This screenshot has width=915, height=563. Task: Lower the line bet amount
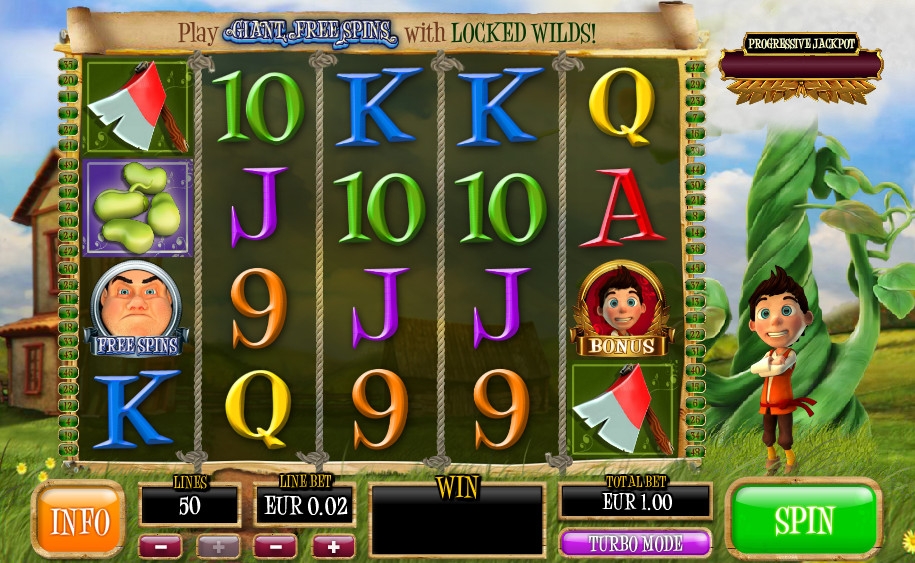coord(276,546)
